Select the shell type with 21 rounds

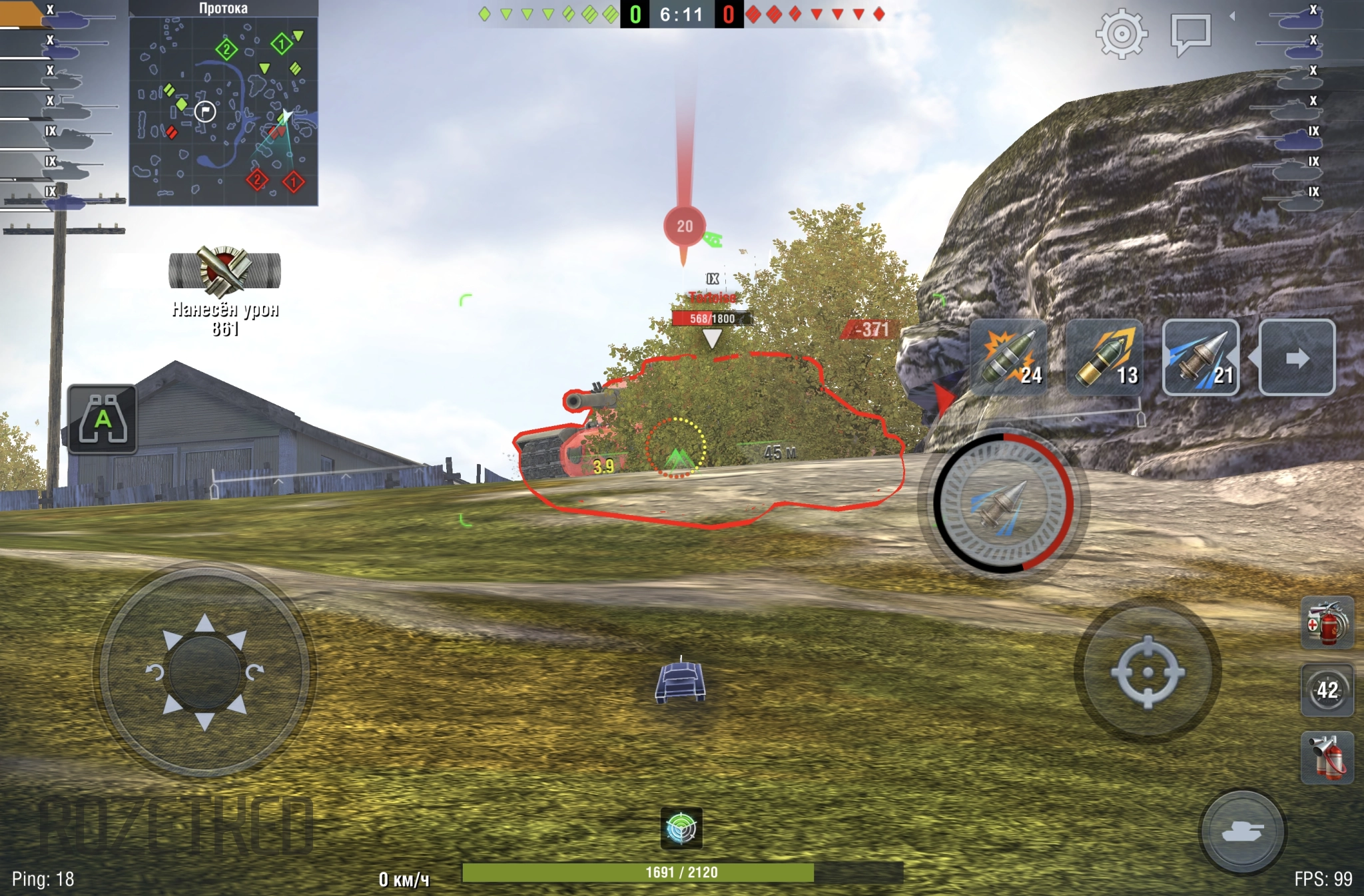coord(1201,357)
